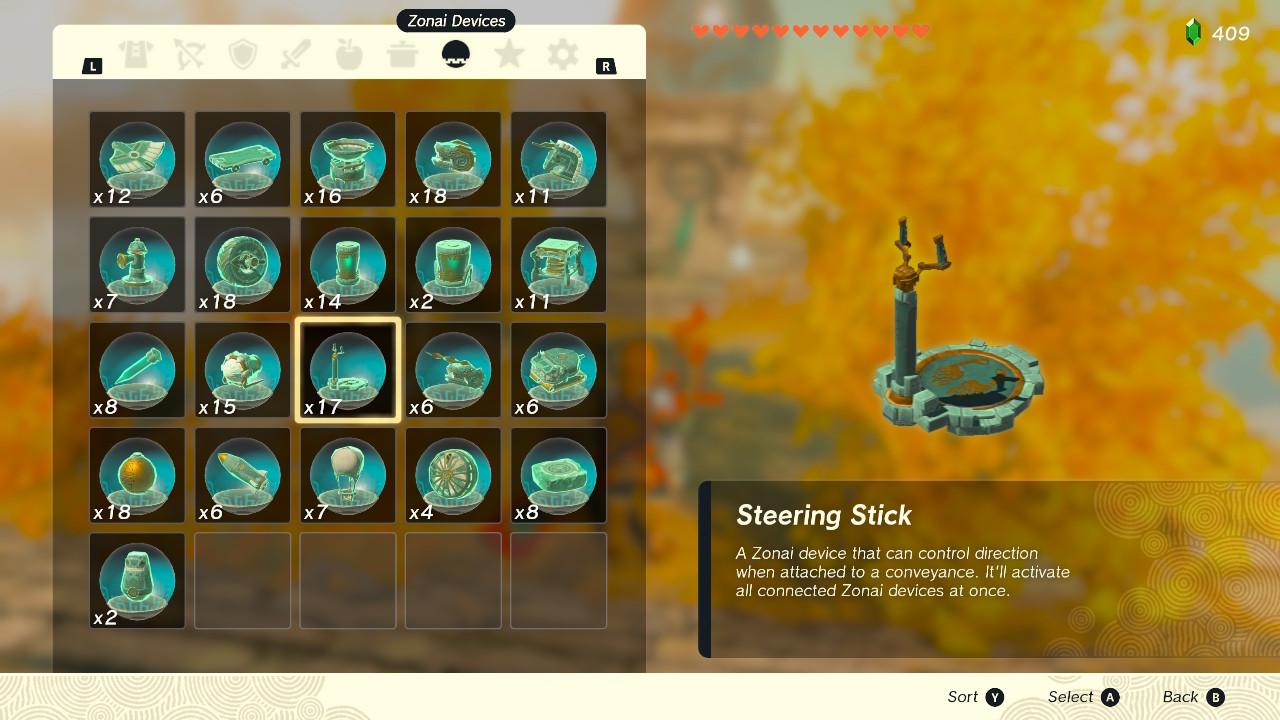Select the Hot-Air Balloon device
This screenshot has width=1280, height=720.
[347, 473]
